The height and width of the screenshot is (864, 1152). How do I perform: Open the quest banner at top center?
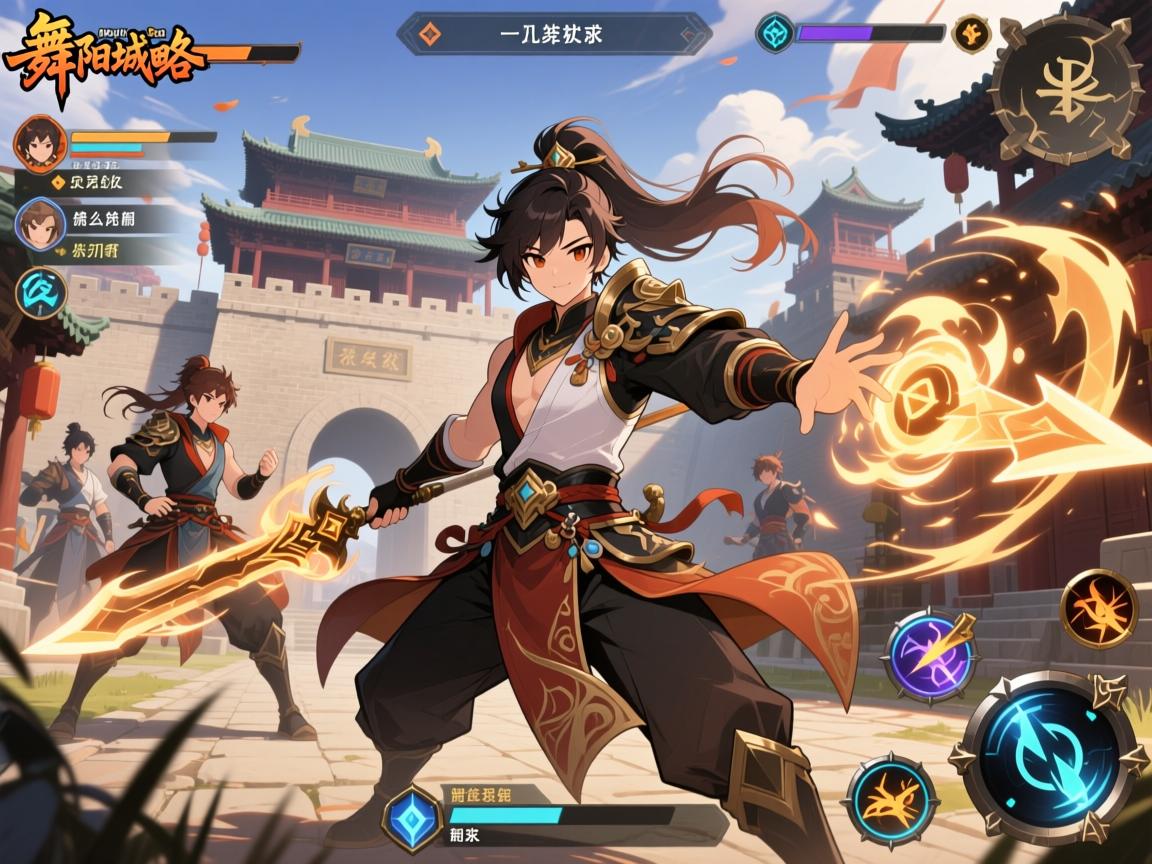[x=554, y=33]
